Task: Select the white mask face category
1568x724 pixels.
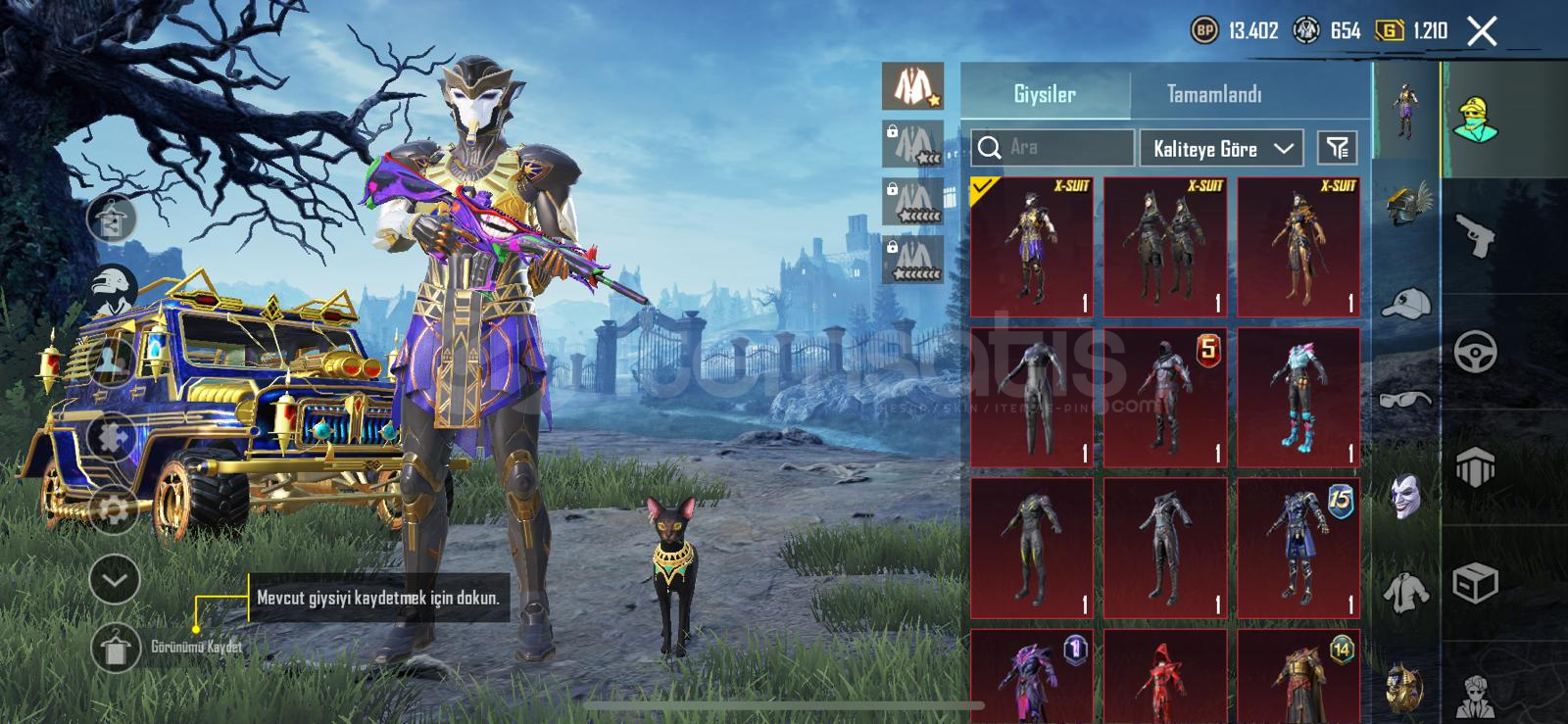Action: click(x=1405, y=496)
